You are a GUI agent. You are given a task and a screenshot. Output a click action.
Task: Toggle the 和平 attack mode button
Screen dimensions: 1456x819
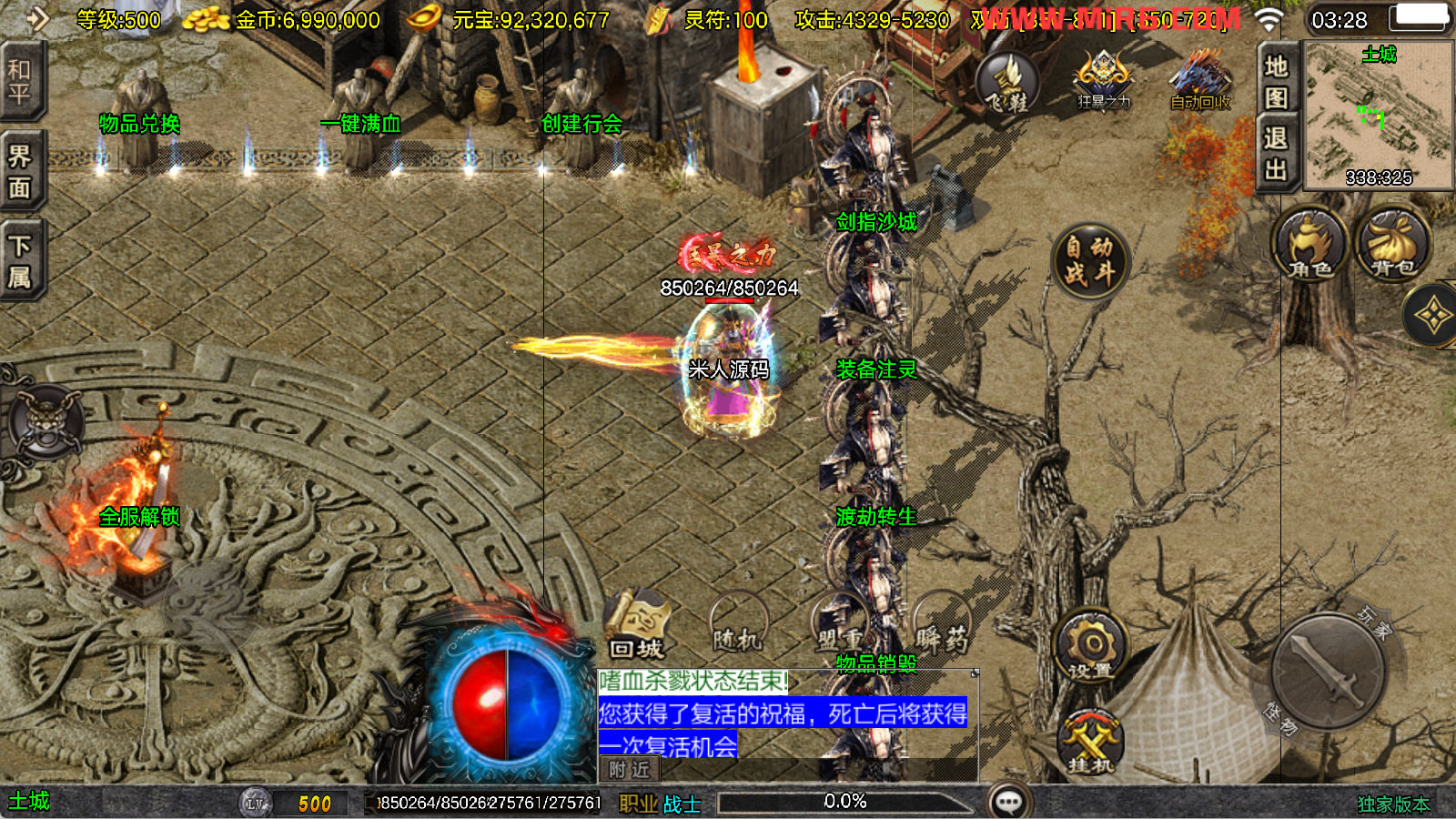(x=20, y=82)
